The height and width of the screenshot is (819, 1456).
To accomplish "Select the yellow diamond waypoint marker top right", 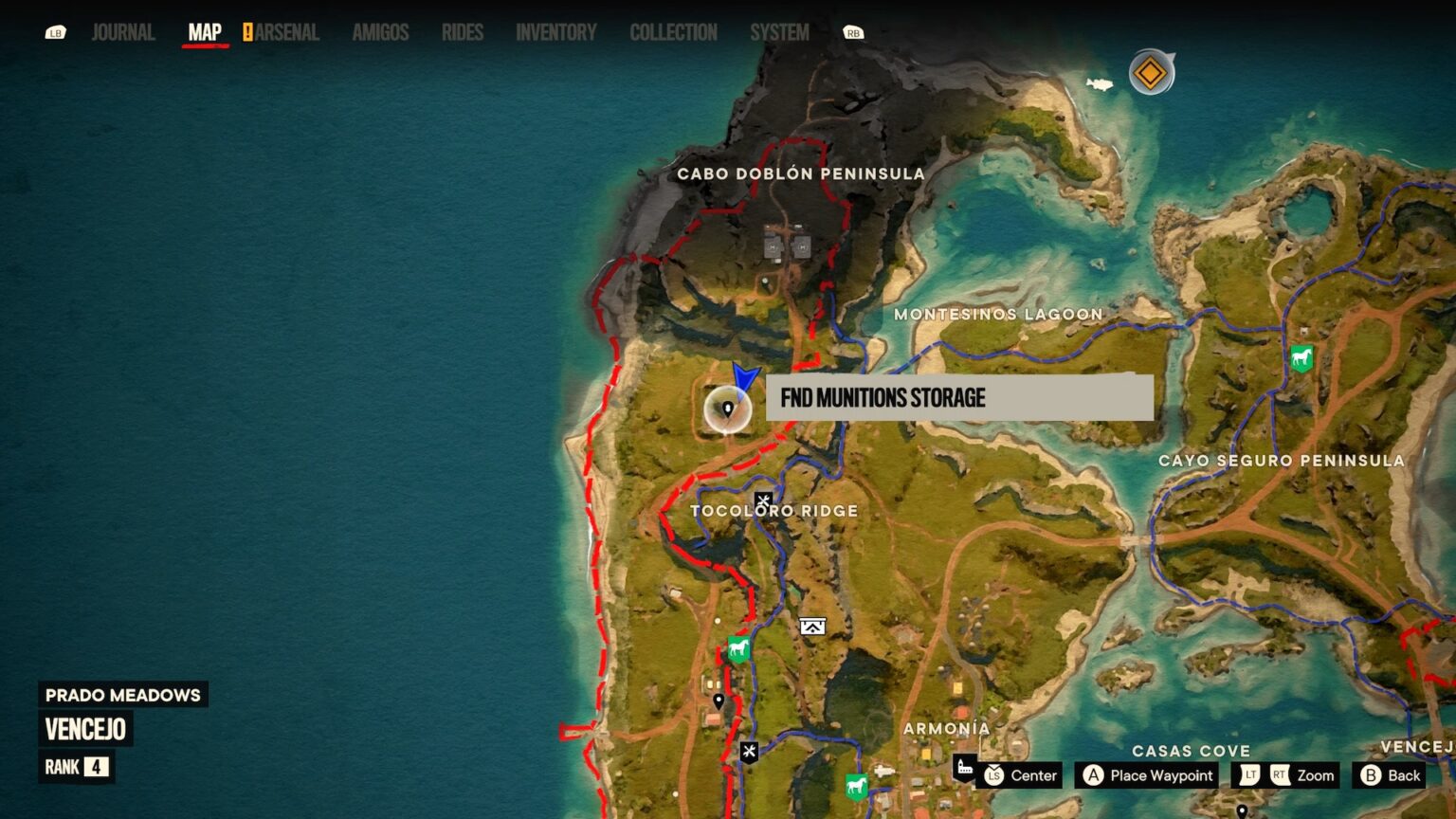I will [1149, 70].
